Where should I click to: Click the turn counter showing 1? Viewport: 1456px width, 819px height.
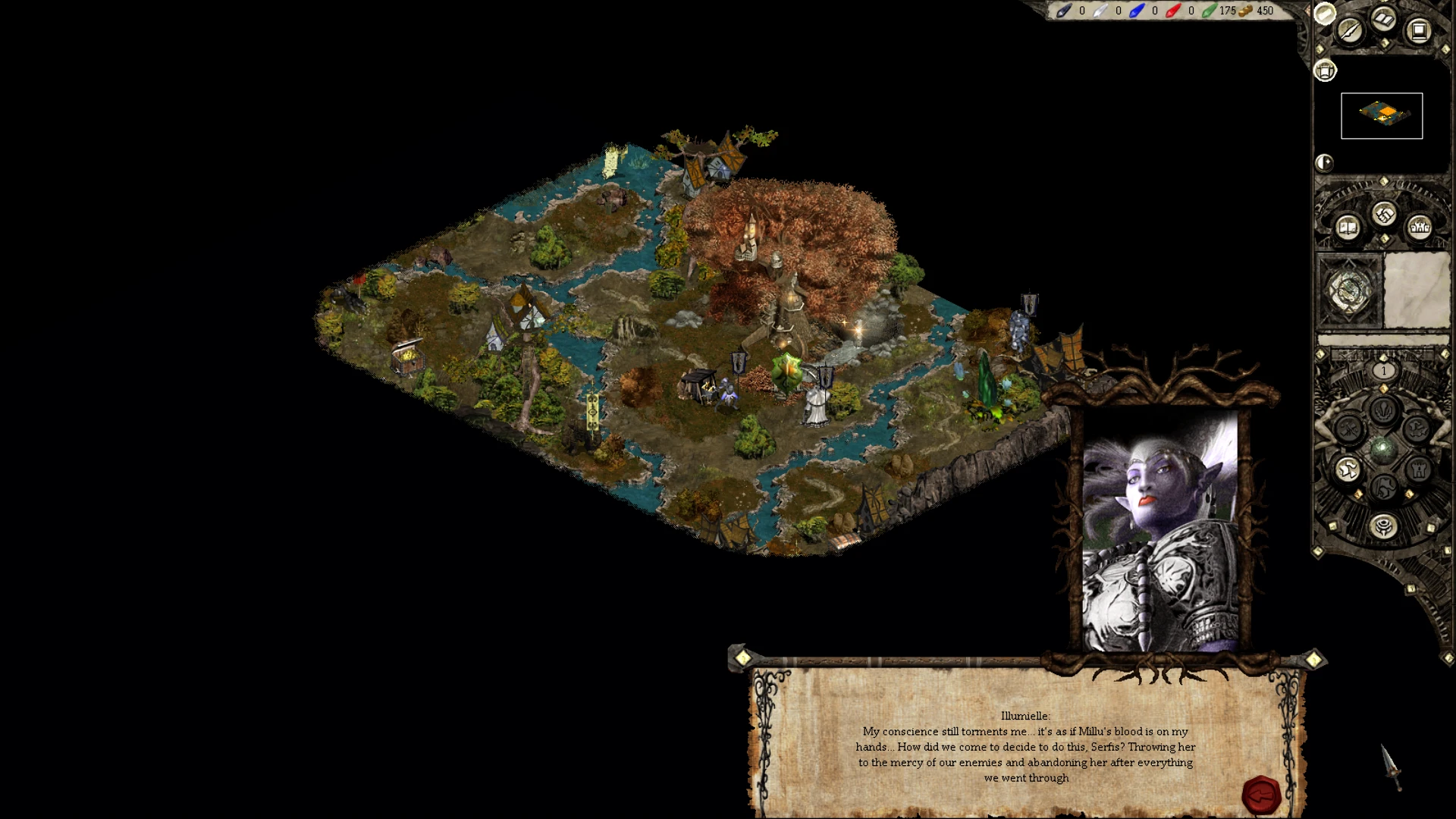click(x=1384, y=370)
